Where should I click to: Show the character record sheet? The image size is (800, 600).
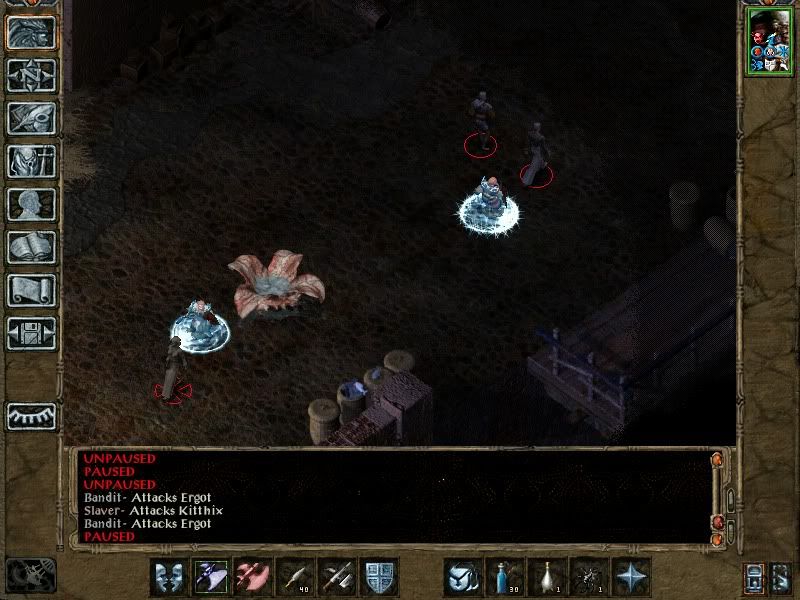[x=31, y=204]
